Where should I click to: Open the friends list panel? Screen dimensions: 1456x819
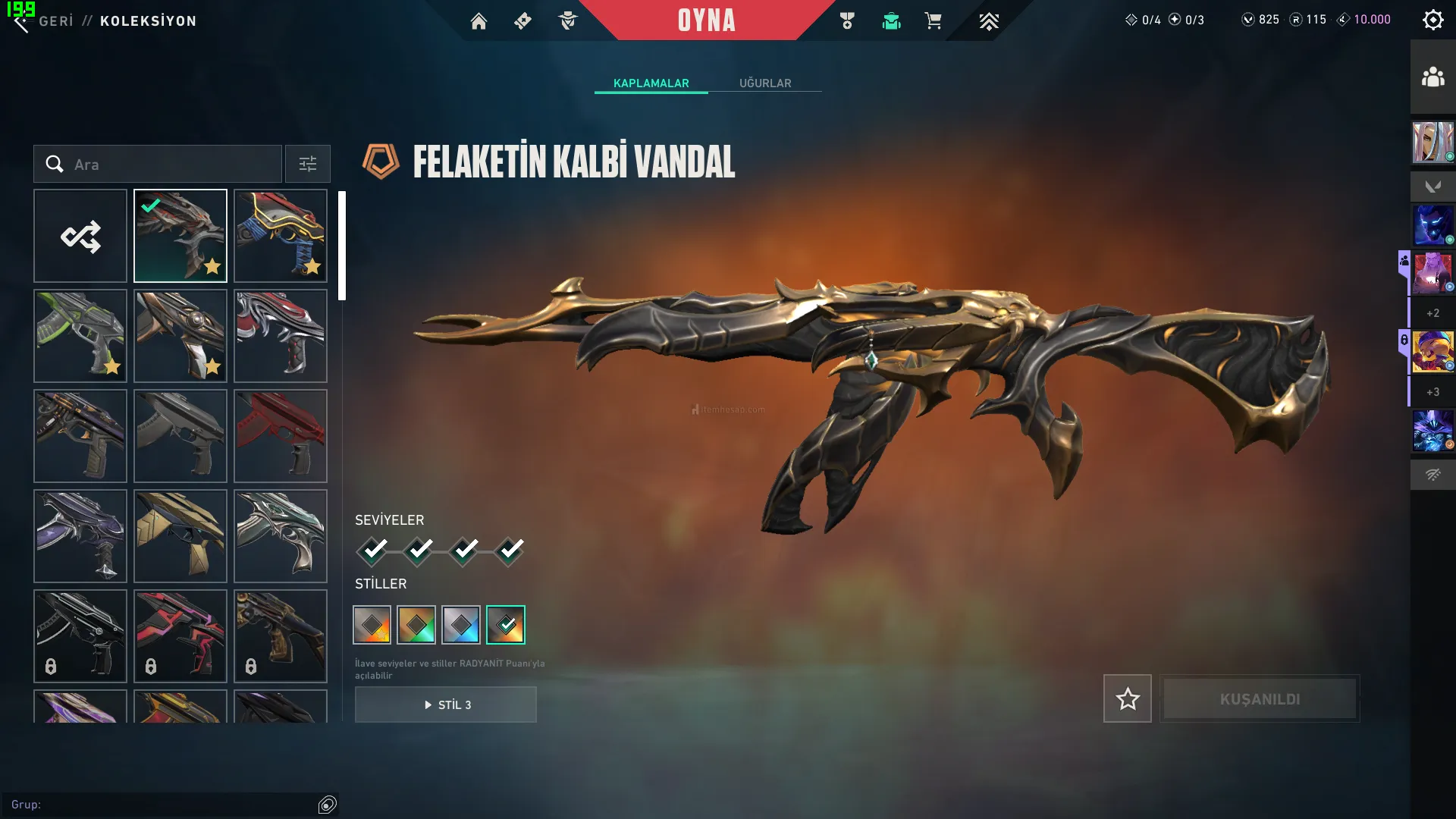click(x=1432, y=77)
